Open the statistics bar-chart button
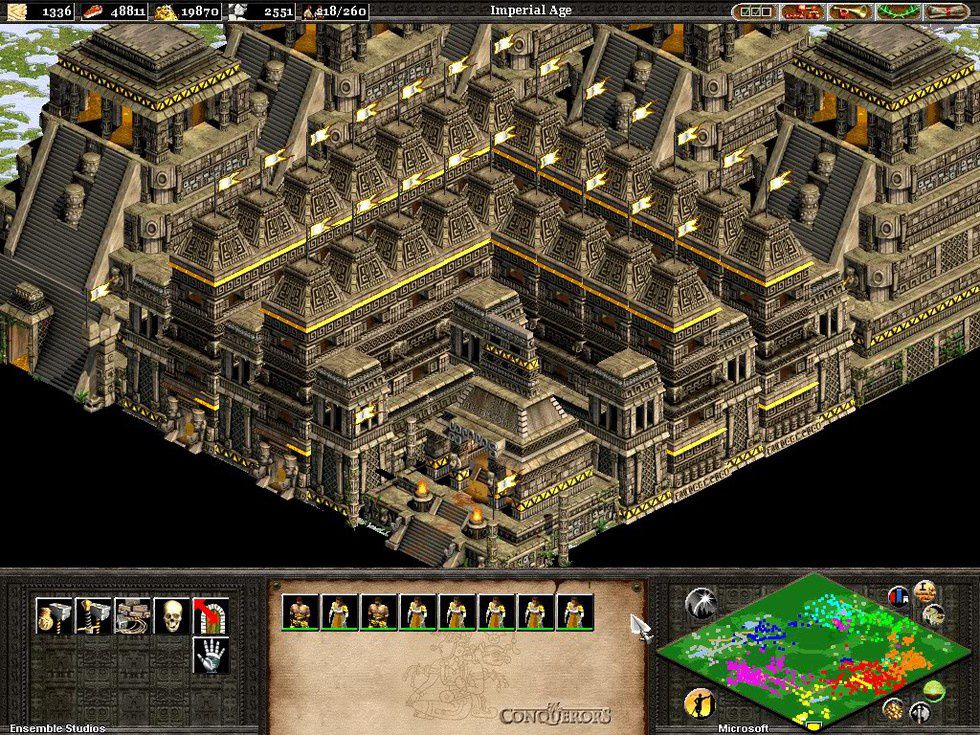This screenshot has height=735, width=980. [898, 597]
